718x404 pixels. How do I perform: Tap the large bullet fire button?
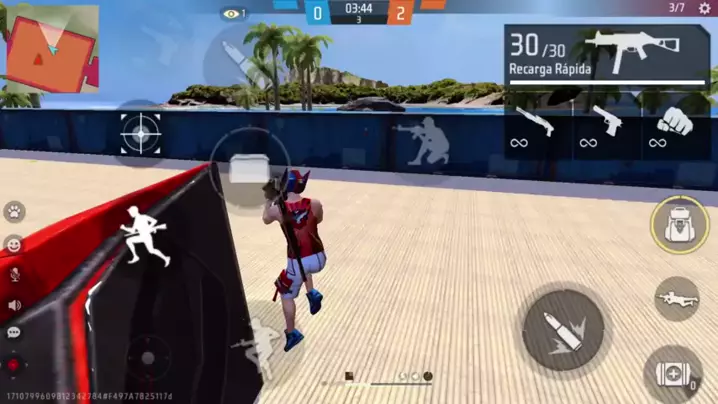[562, 329]
